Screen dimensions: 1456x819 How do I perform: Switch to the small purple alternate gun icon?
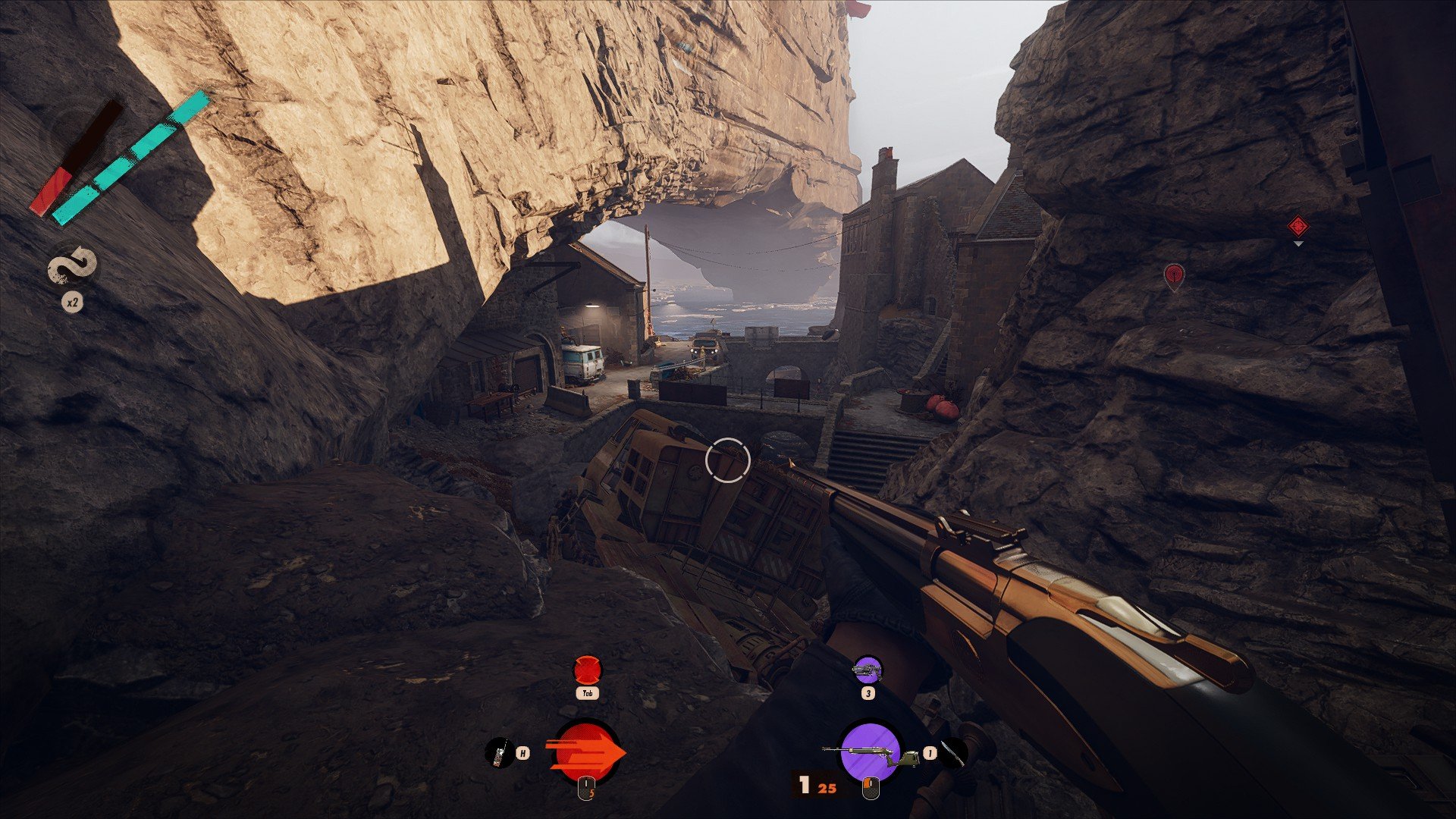[868, 670]
